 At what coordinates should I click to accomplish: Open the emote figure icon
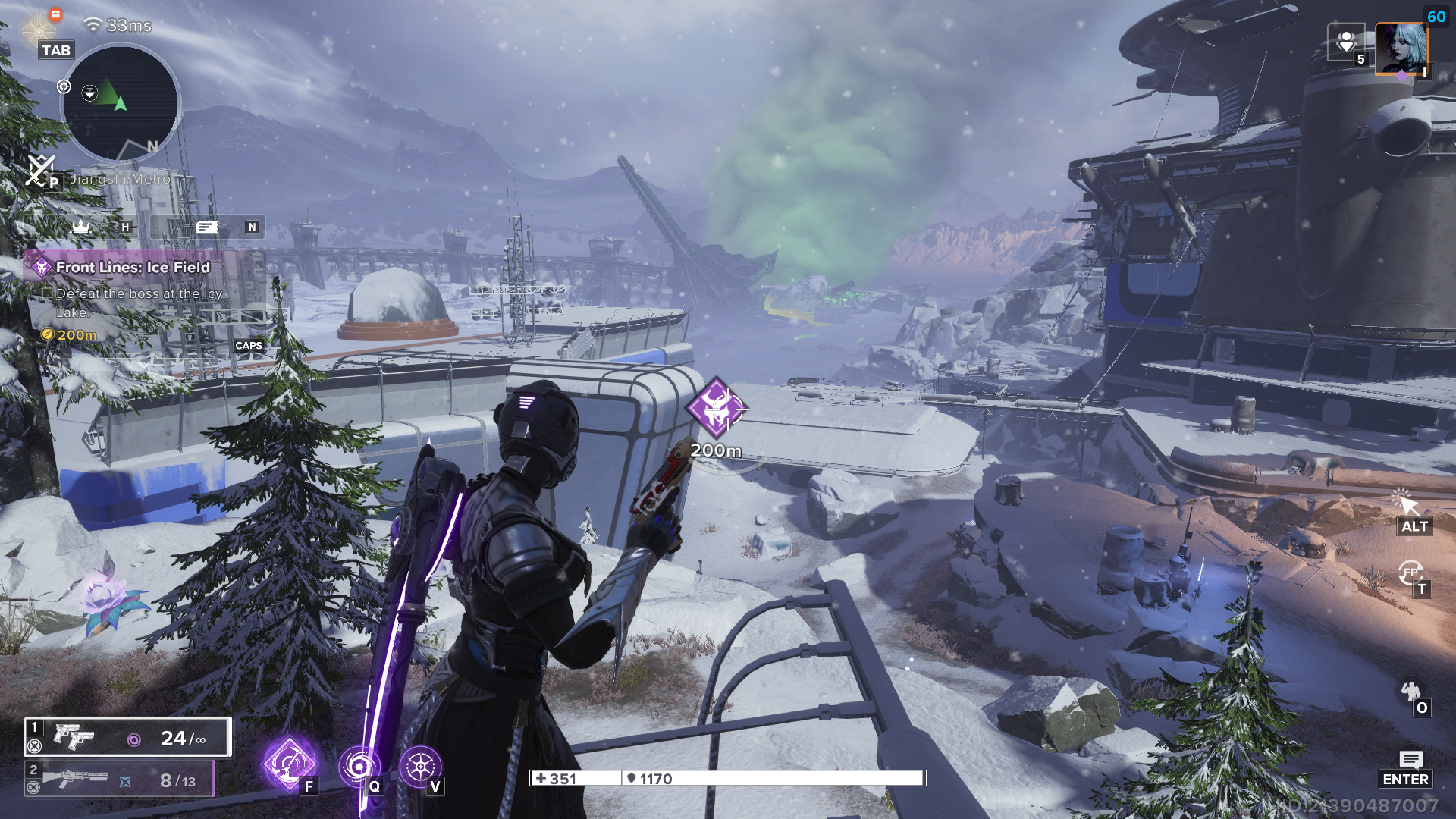point(1410,691)
